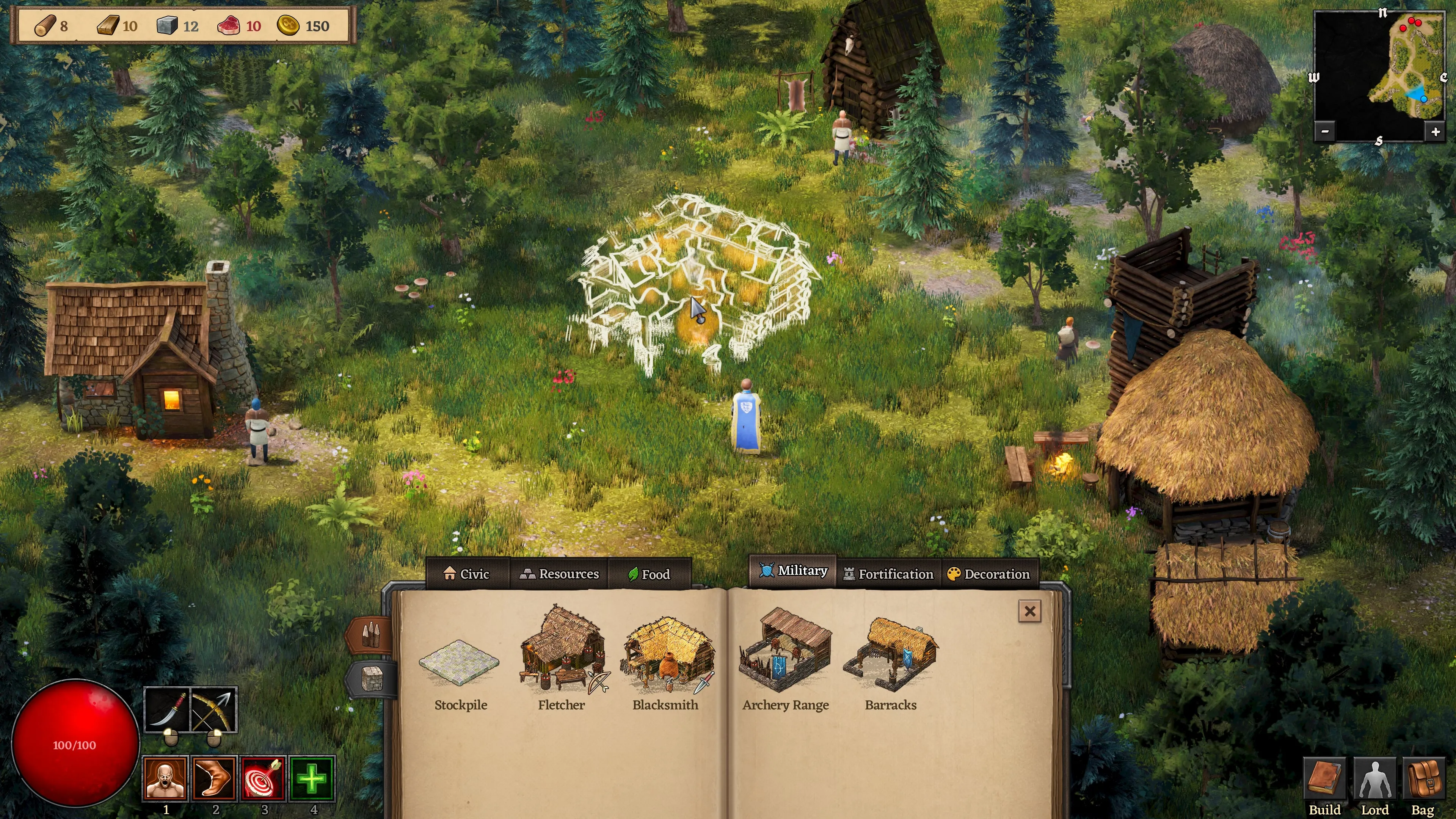The height and width of the screenshot is (819, 1456).
Task: Select the stone block material bookmark
Action: pyautogui.click(x=372, y=679)
